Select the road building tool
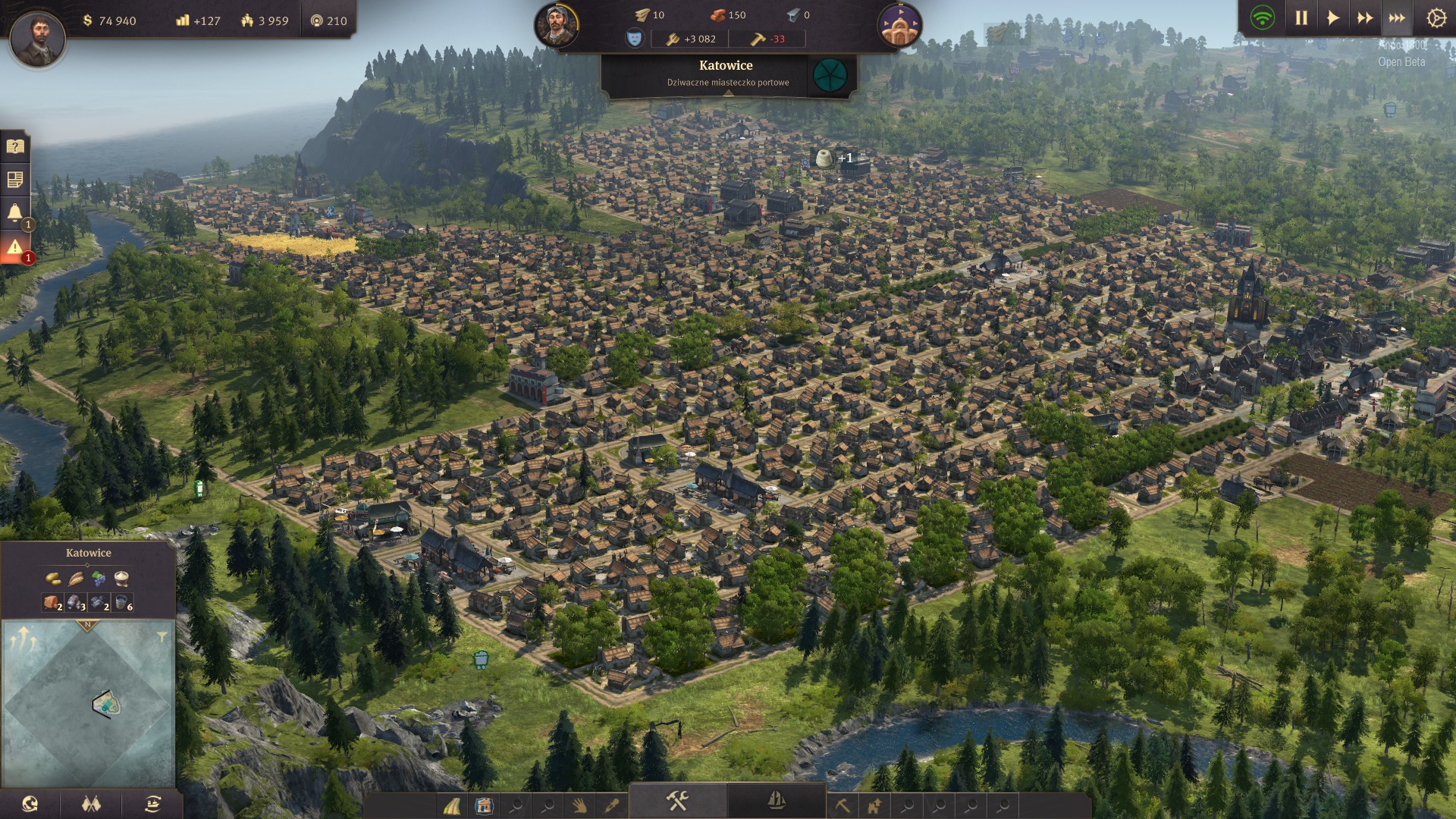Image resolution: width=1456 pixels, height=819 pixels. (x=453, y=805)
